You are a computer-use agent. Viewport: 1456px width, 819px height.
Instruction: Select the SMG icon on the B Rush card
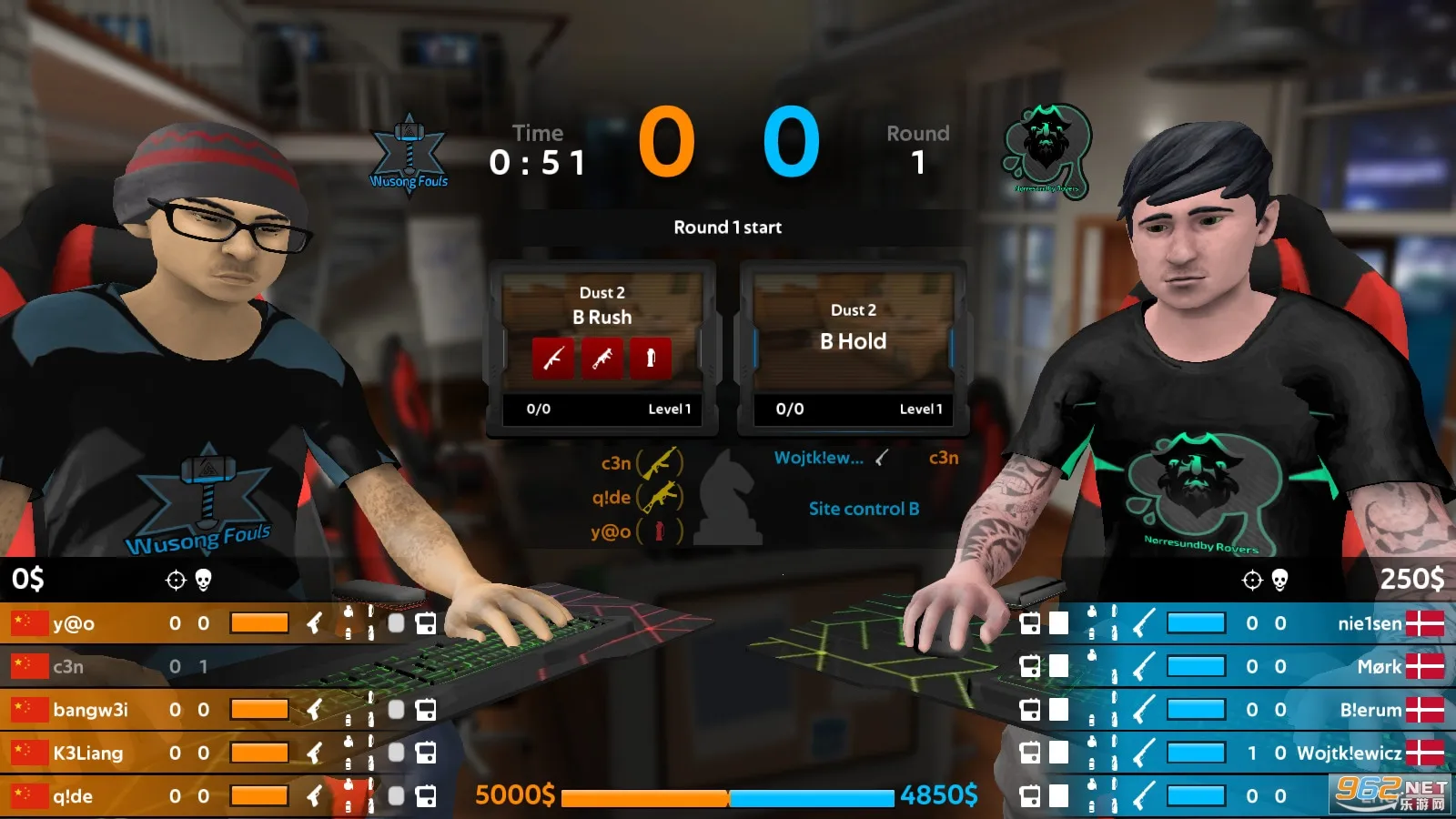tap(604, 359)
